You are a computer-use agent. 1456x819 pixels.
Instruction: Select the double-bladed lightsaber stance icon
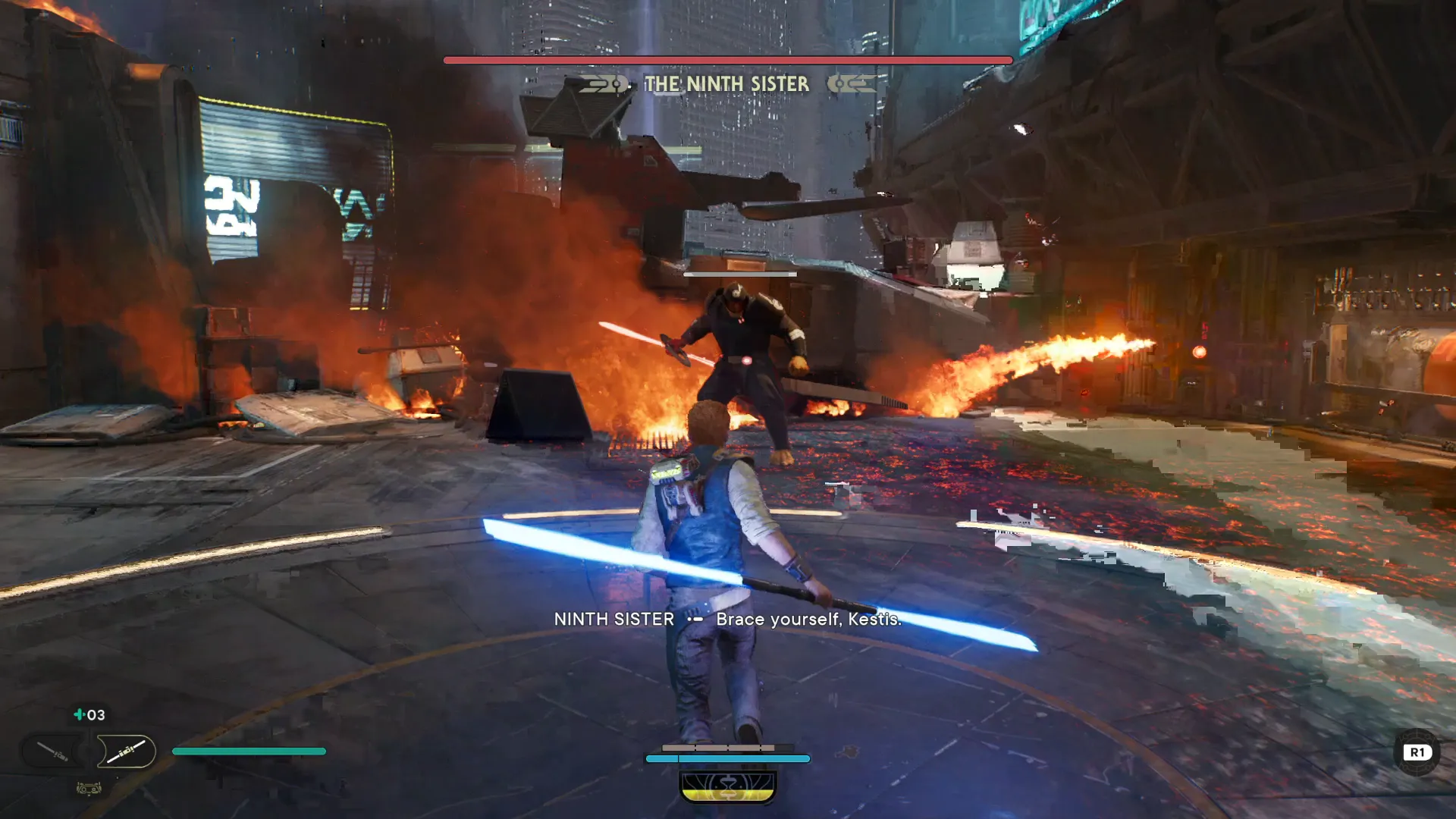click(x=126, y=752)
